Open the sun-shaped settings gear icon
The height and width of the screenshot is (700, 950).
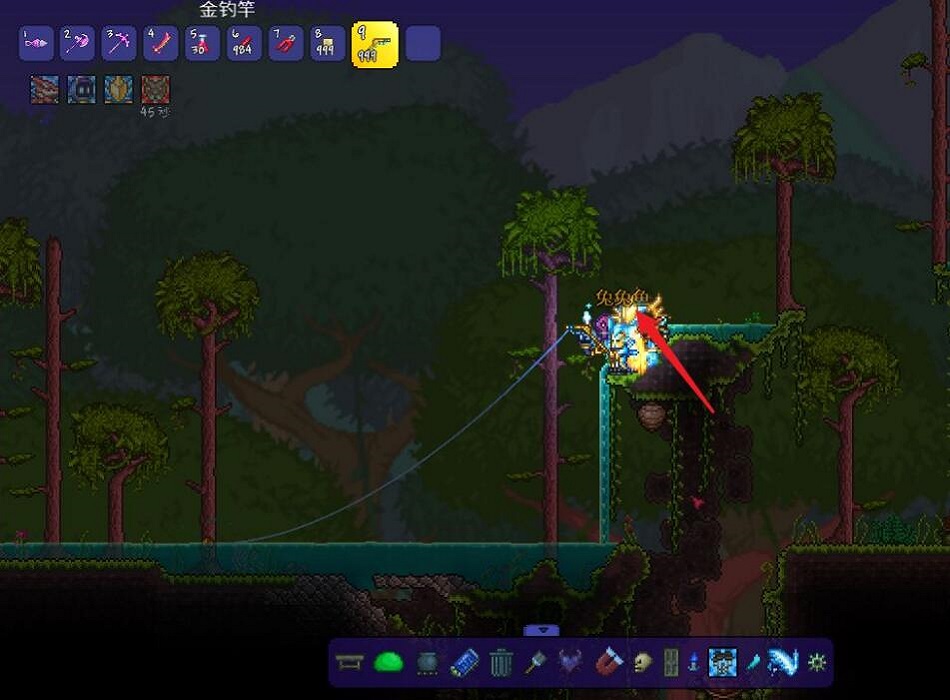pyautogui.click(x=817, y=662)
